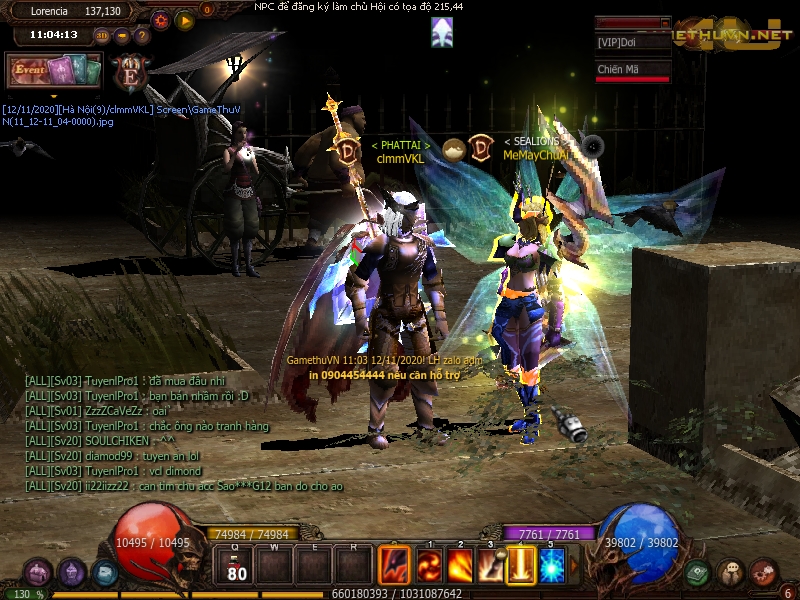Open the Event cards banner
The image size is (800, 600).
pos(54,70)
